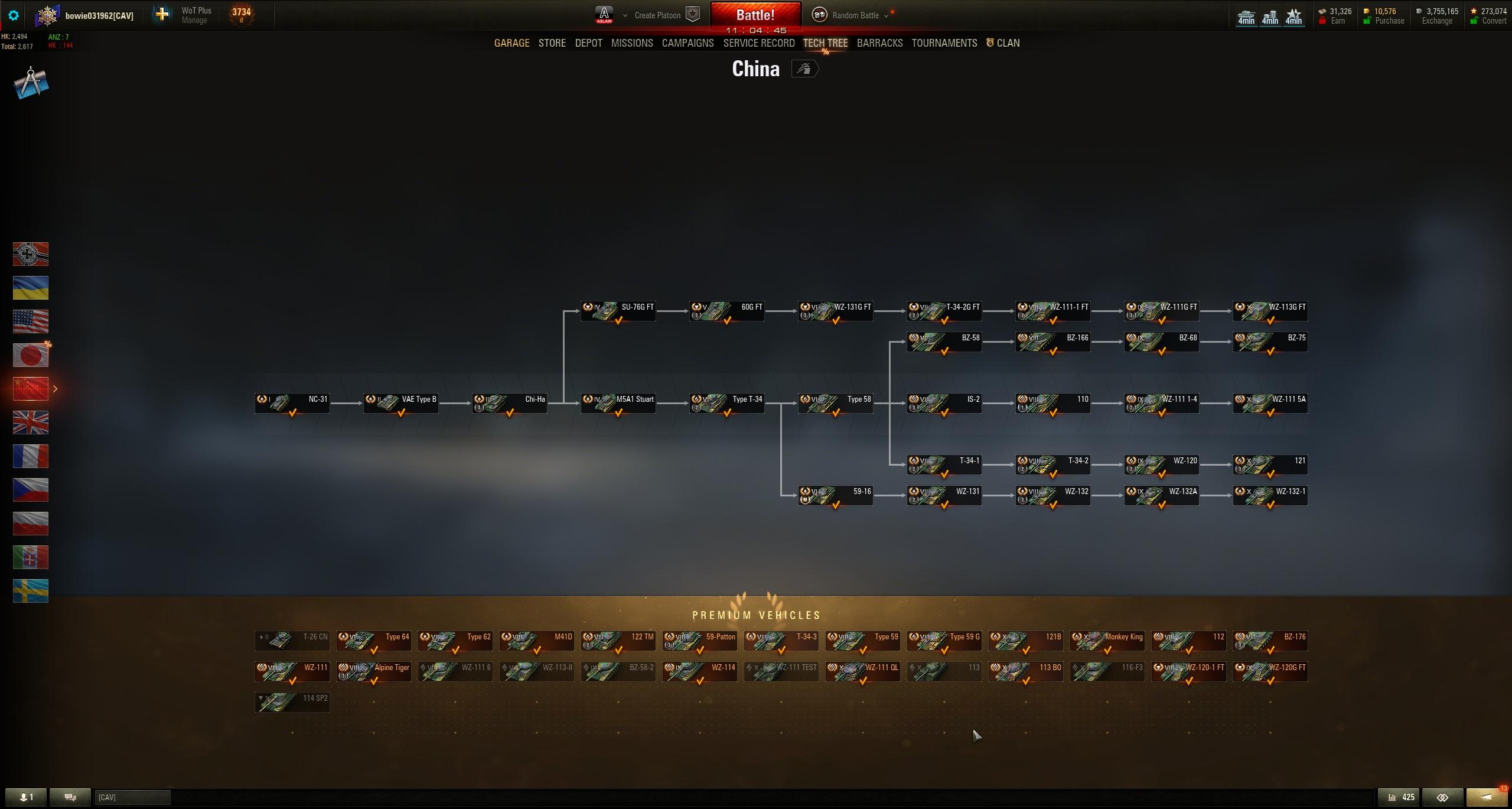
Task: Activate the tank experience reserve booster
Action: click(1246, 16)
